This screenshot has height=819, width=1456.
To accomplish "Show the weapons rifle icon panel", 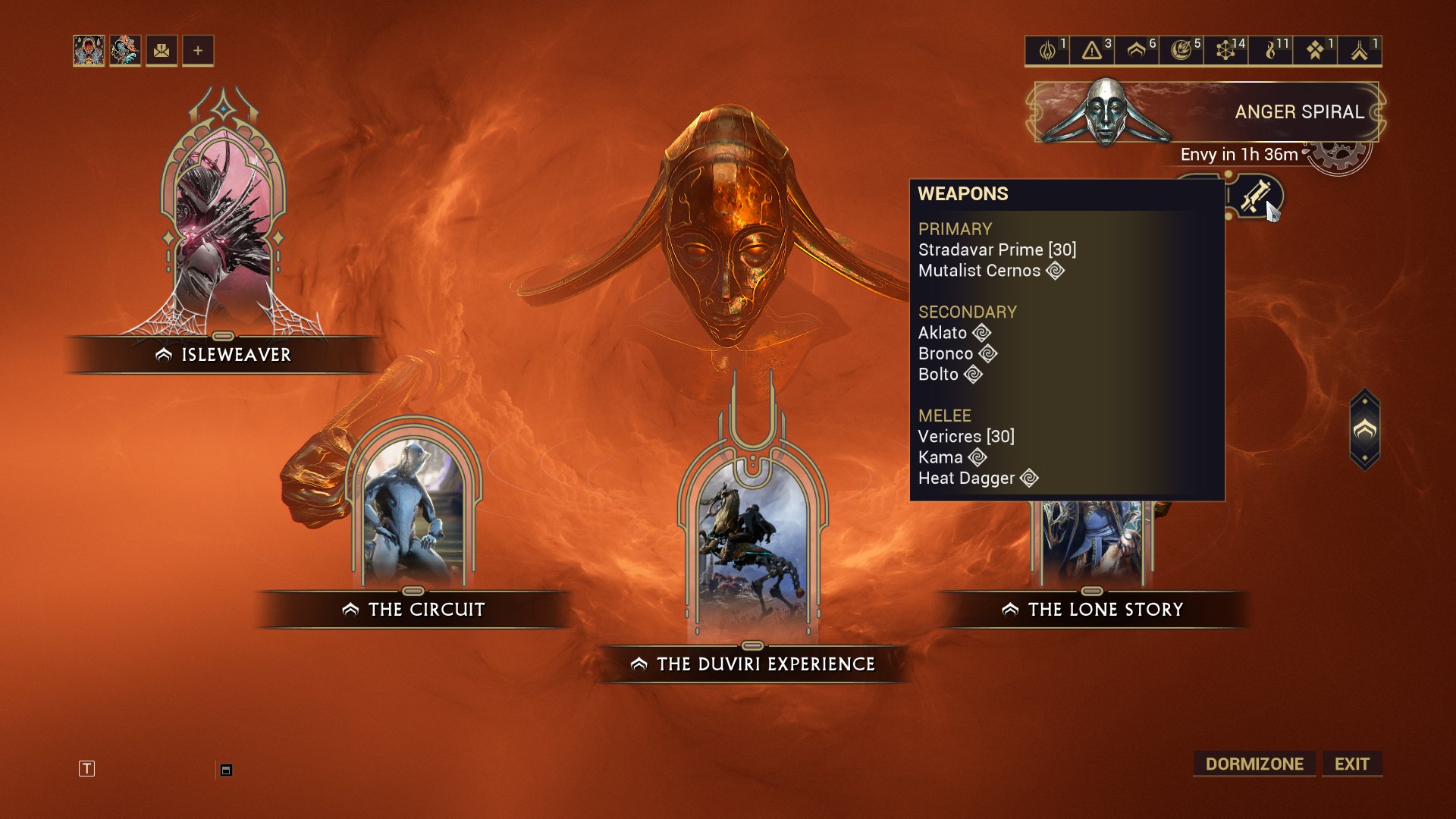I will 1256,196.
